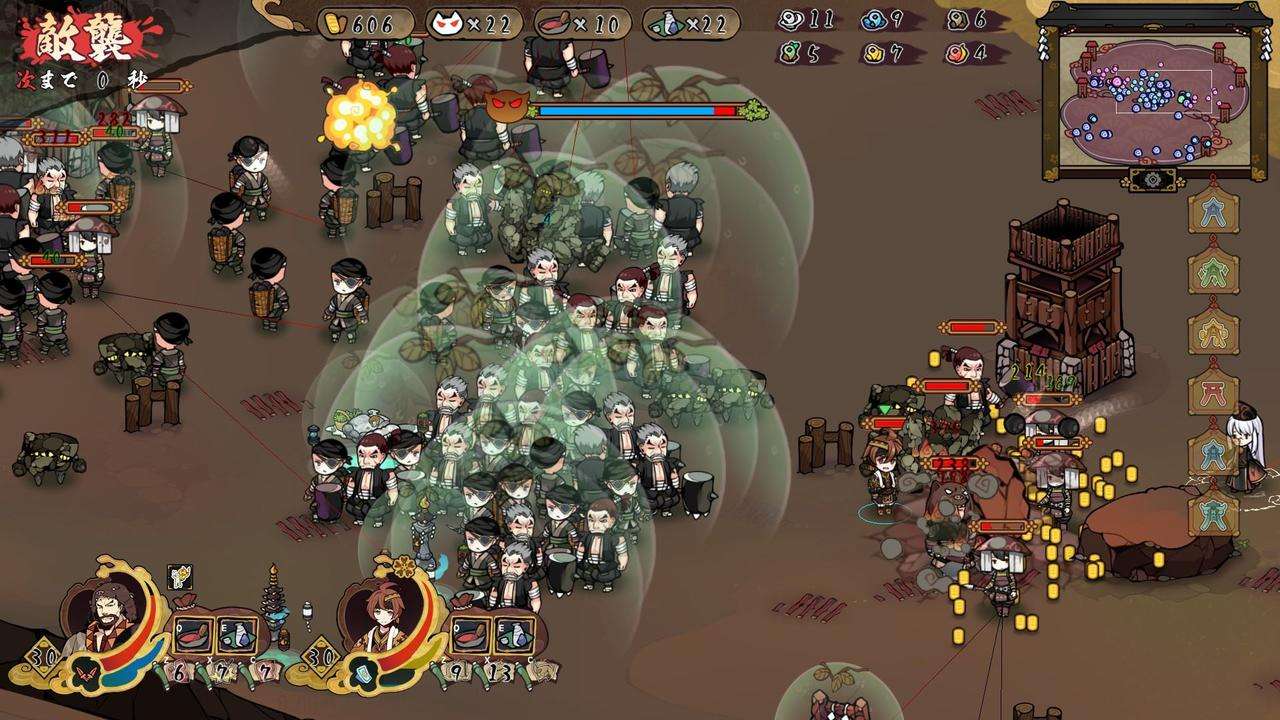The height and width of the screenshot is (720, 1280).
Task: Use the bearded hero's sake bottle item
Action: 237,634
